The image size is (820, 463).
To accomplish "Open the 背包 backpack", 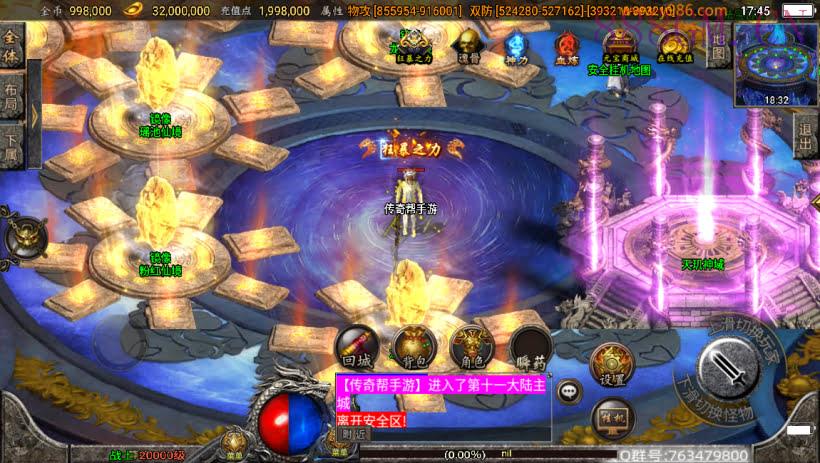I will (412, 347).
